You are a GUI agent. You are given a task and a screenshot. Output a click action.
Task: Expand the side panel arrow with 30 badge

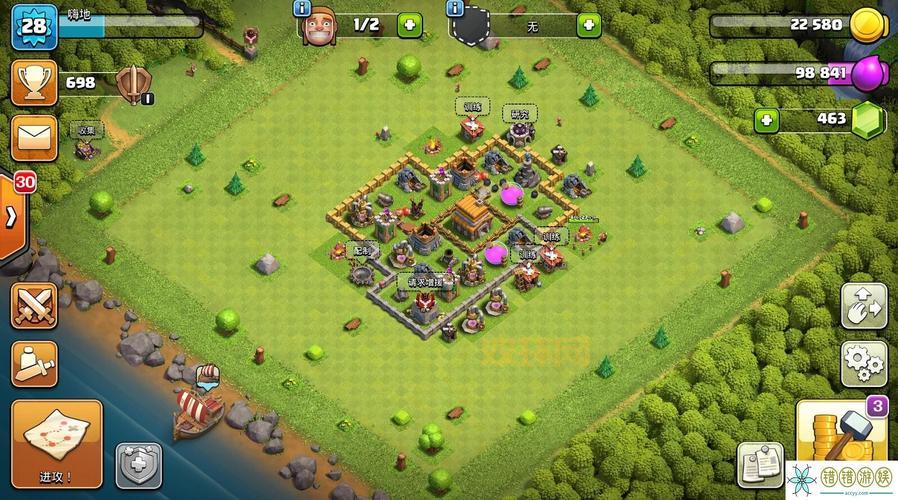point(14,217)
